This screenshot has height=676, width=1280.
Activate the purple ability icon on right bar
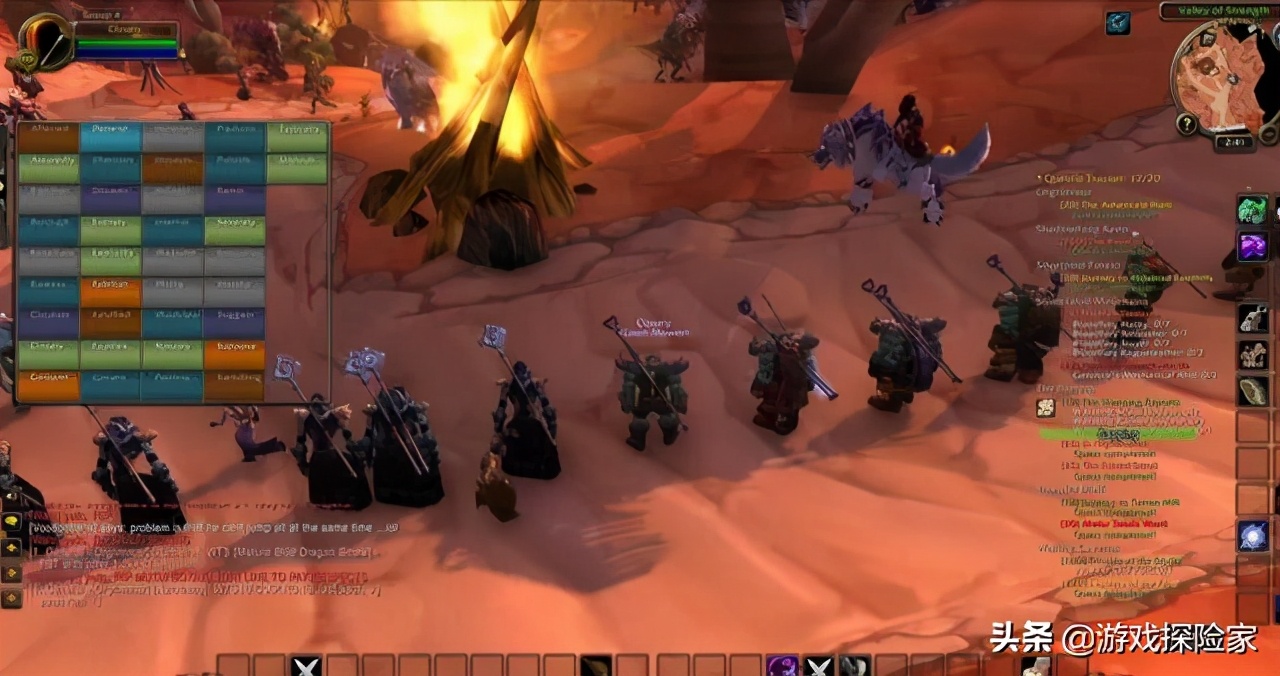(1252, 246)
